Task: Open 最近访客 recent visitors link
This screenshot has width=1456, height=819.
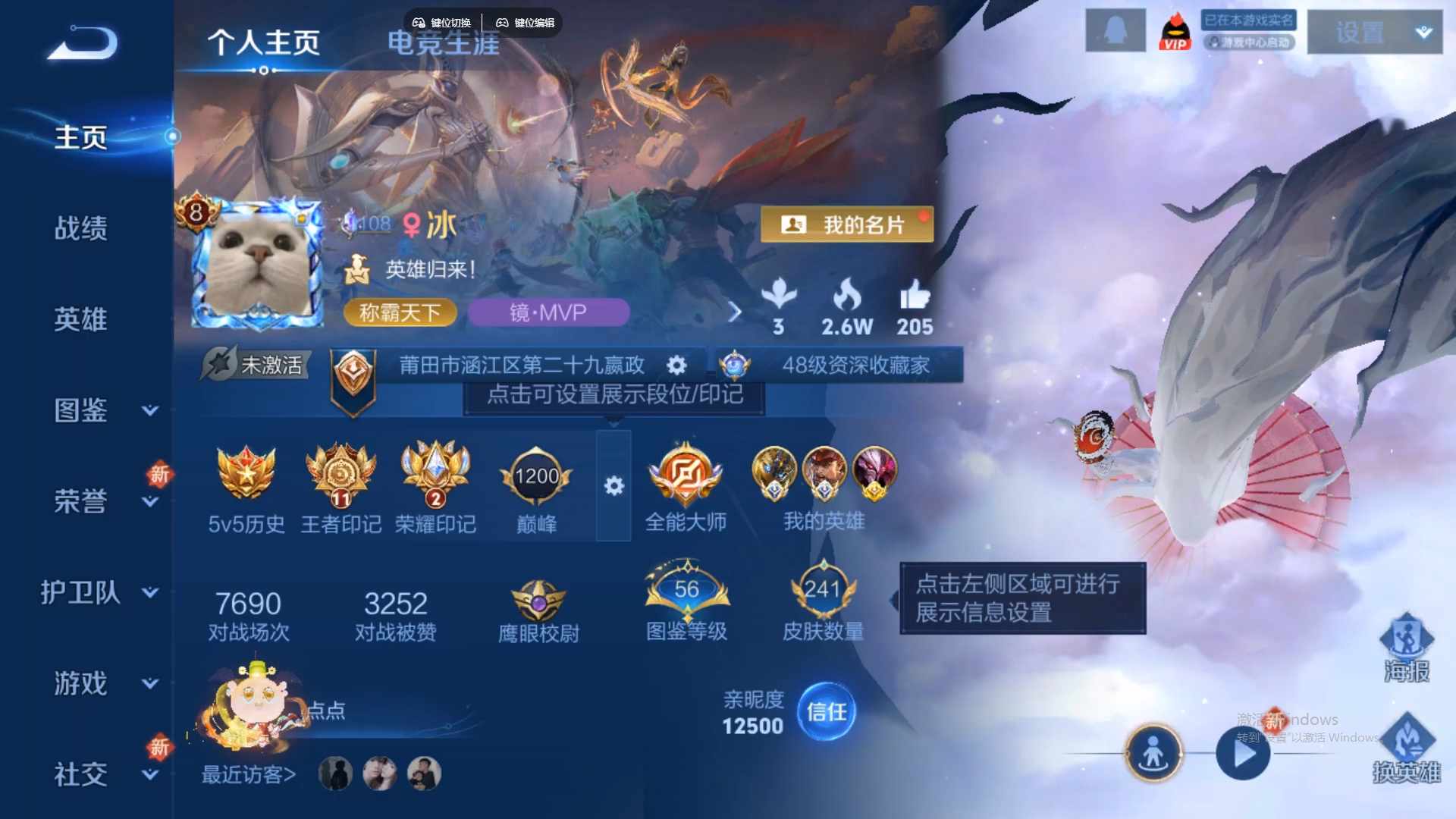Action: pyautogui.click(x=246, y=774)
